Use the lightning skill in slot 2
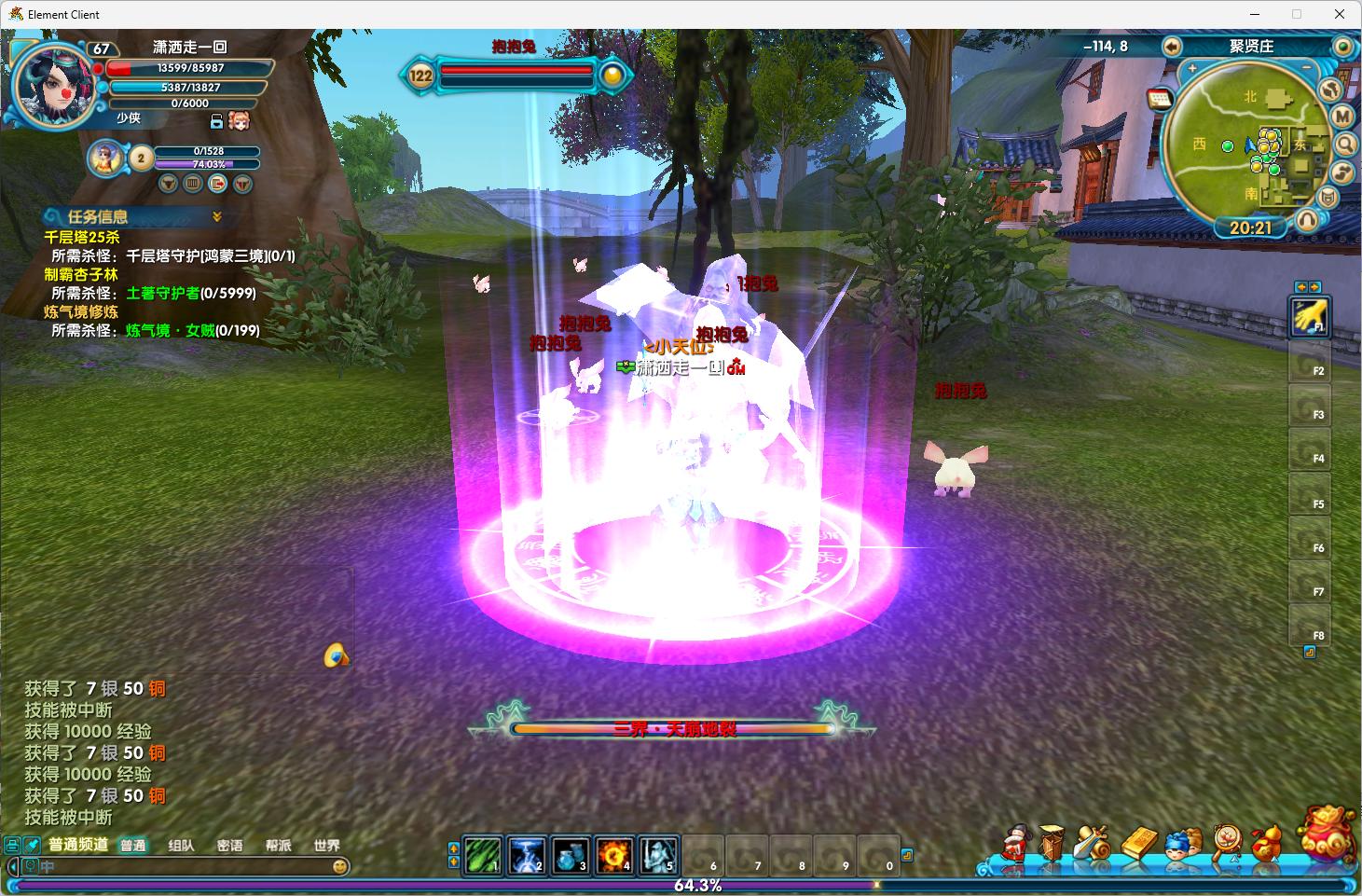Viewport: 1362px width, 896px height. click(x=527, y=855)
